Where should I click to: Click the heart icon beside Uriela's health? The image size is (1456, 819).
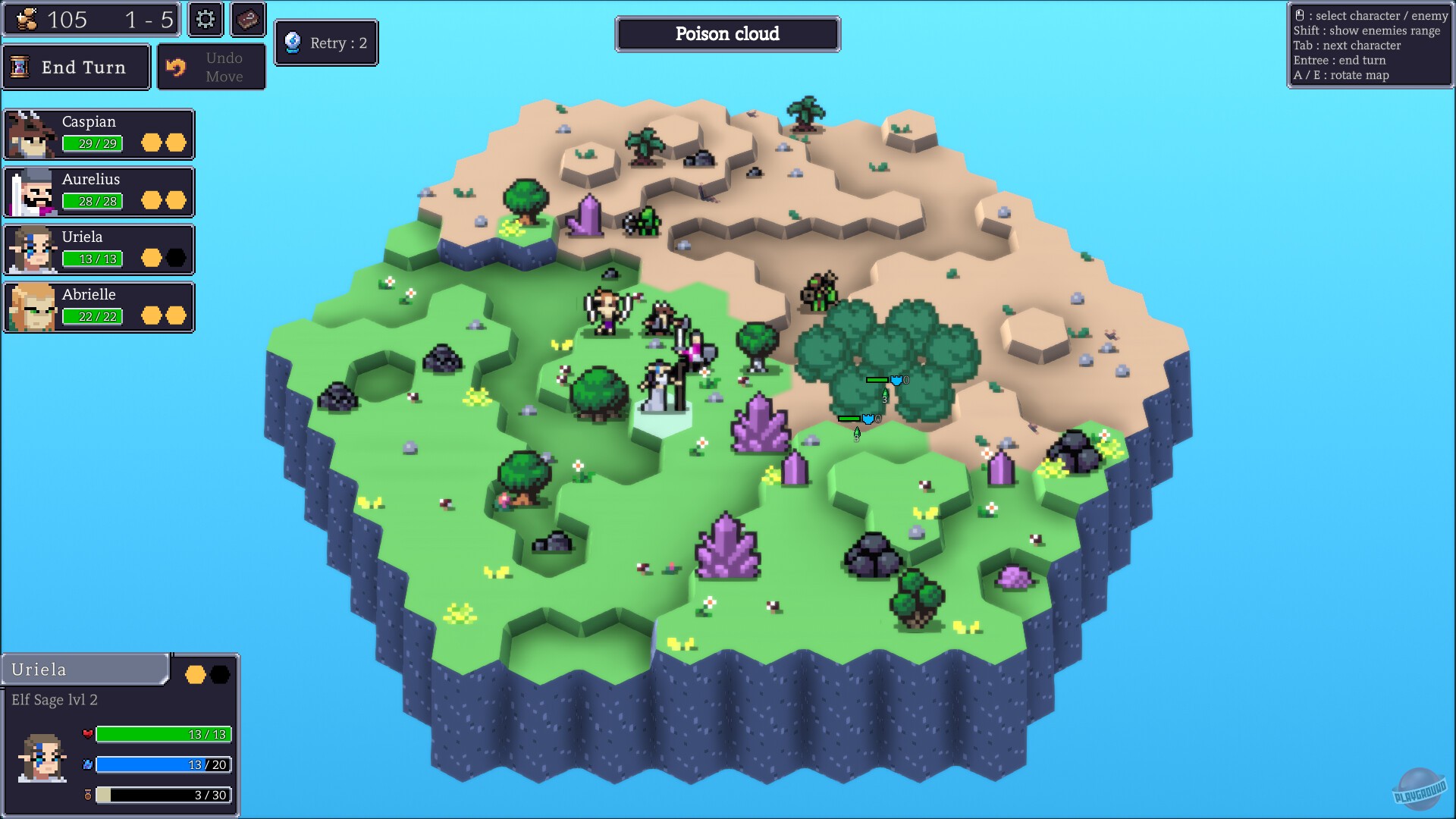[89, 734]
